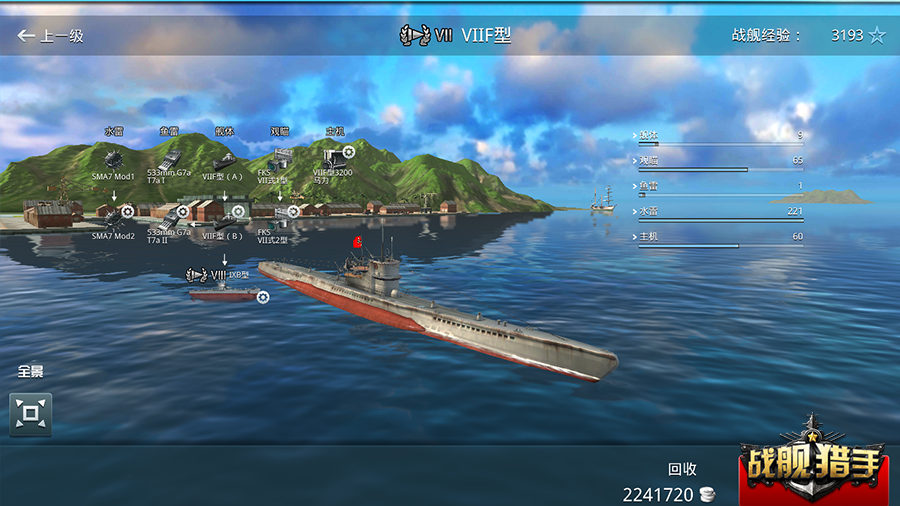This screenshot has height=506, width=900.
Task: Expand the 主机 engine stat row
Action: pos(719,237)
